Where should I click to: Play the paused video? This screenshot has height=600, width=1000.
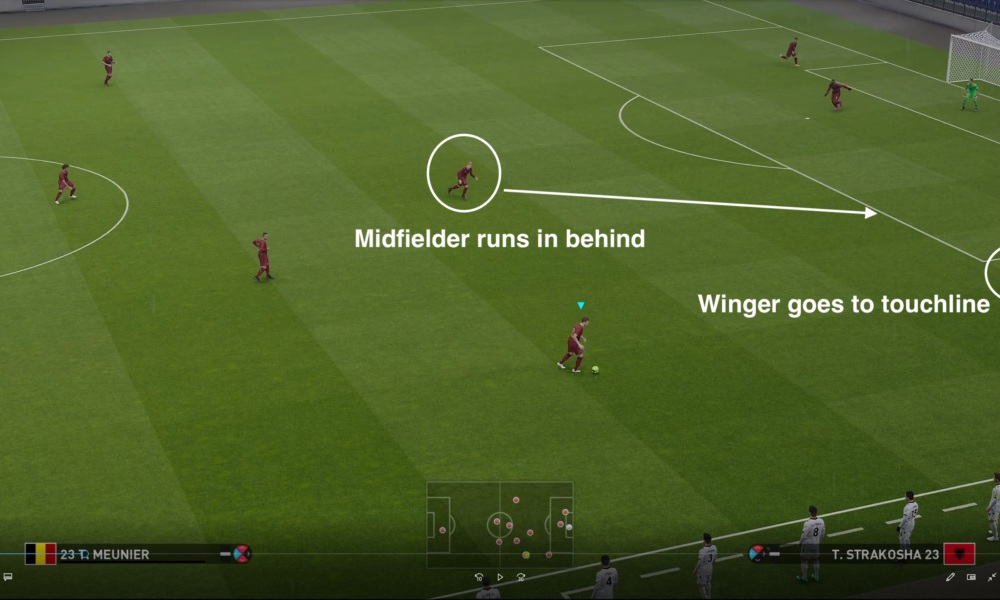[500, 577]
